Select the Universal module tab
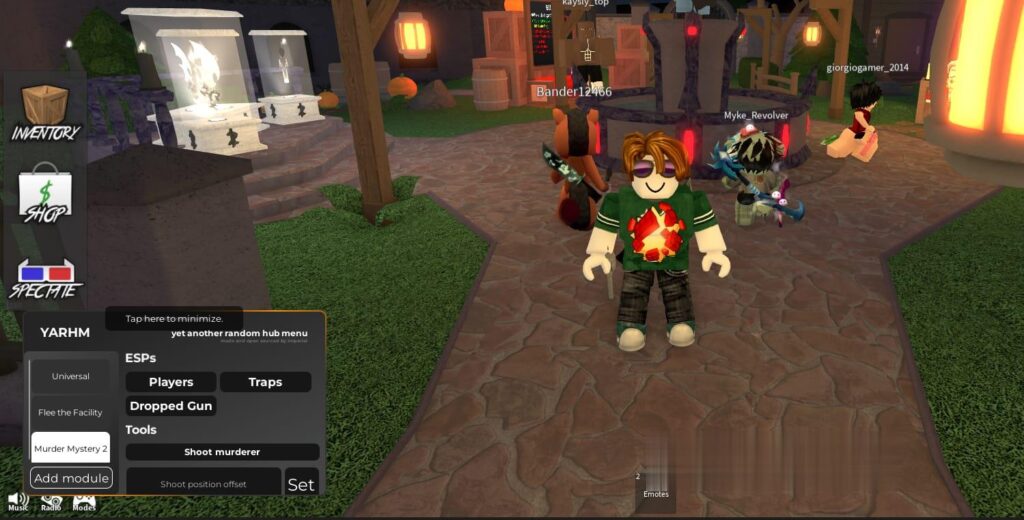The height and width of the screenshot is (520, 1024). click(70, 376)
